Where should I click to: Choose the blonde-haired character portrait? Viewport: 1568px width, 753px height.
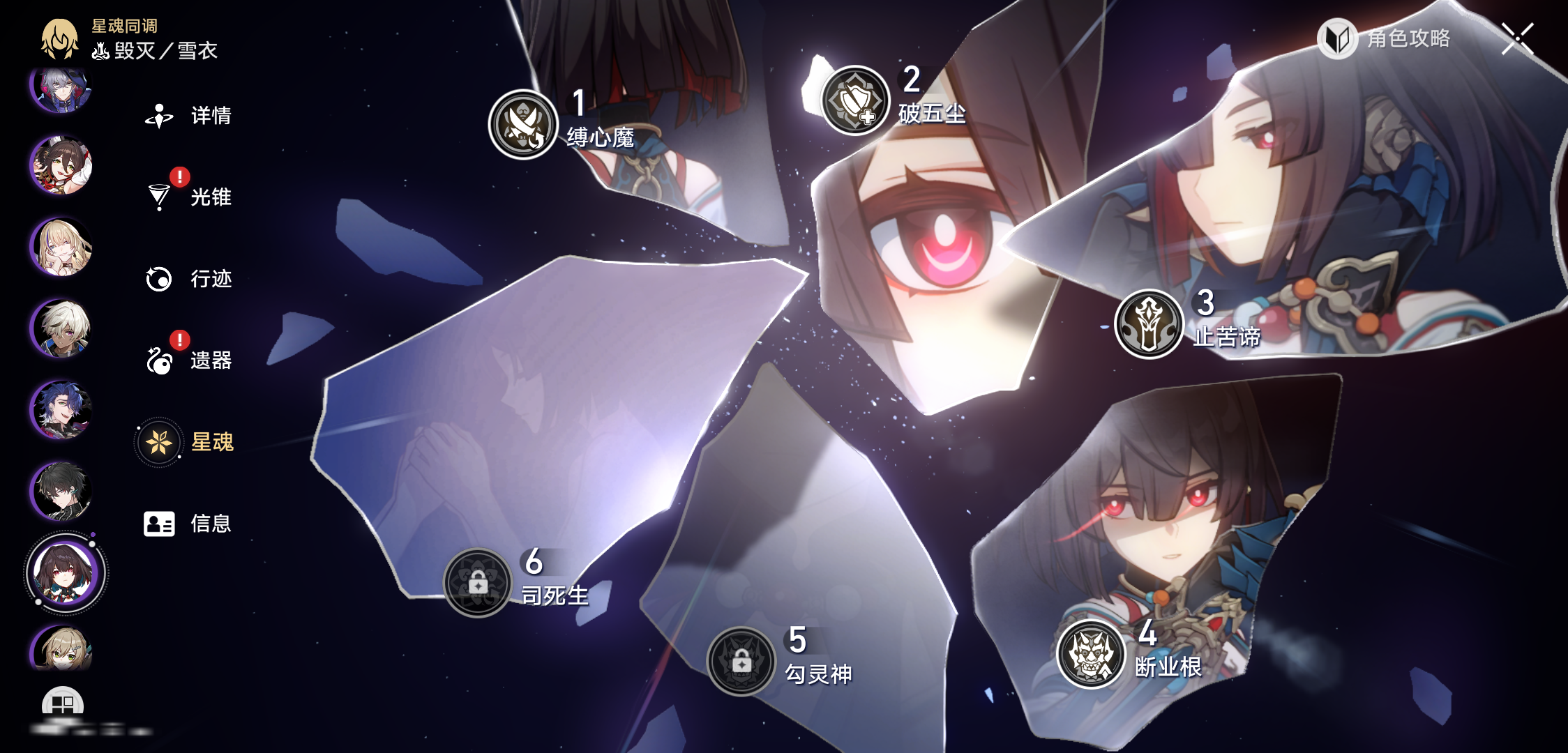pos(61,248)
